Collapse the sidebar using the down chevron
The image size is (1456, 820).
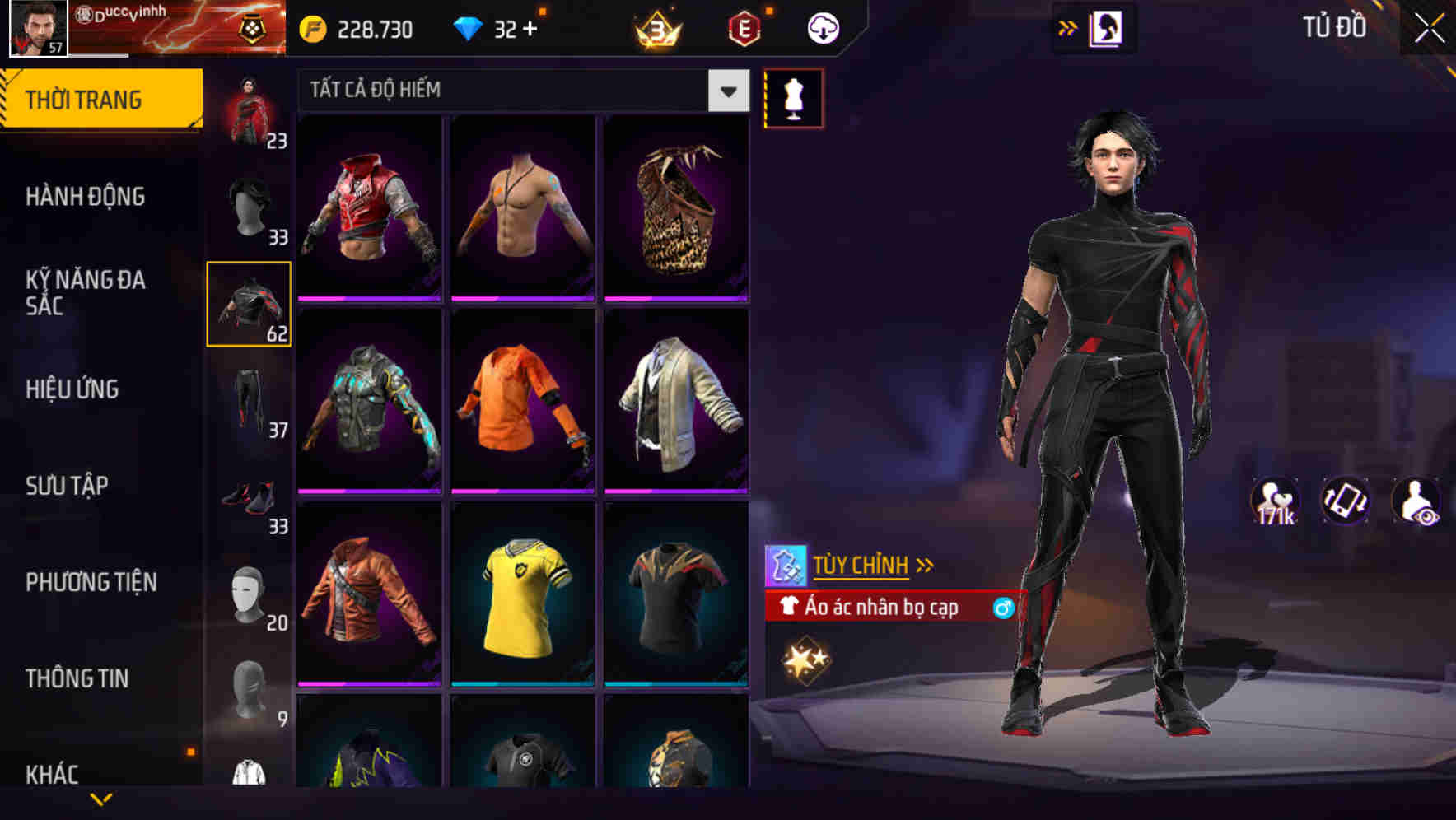(100, 798)
